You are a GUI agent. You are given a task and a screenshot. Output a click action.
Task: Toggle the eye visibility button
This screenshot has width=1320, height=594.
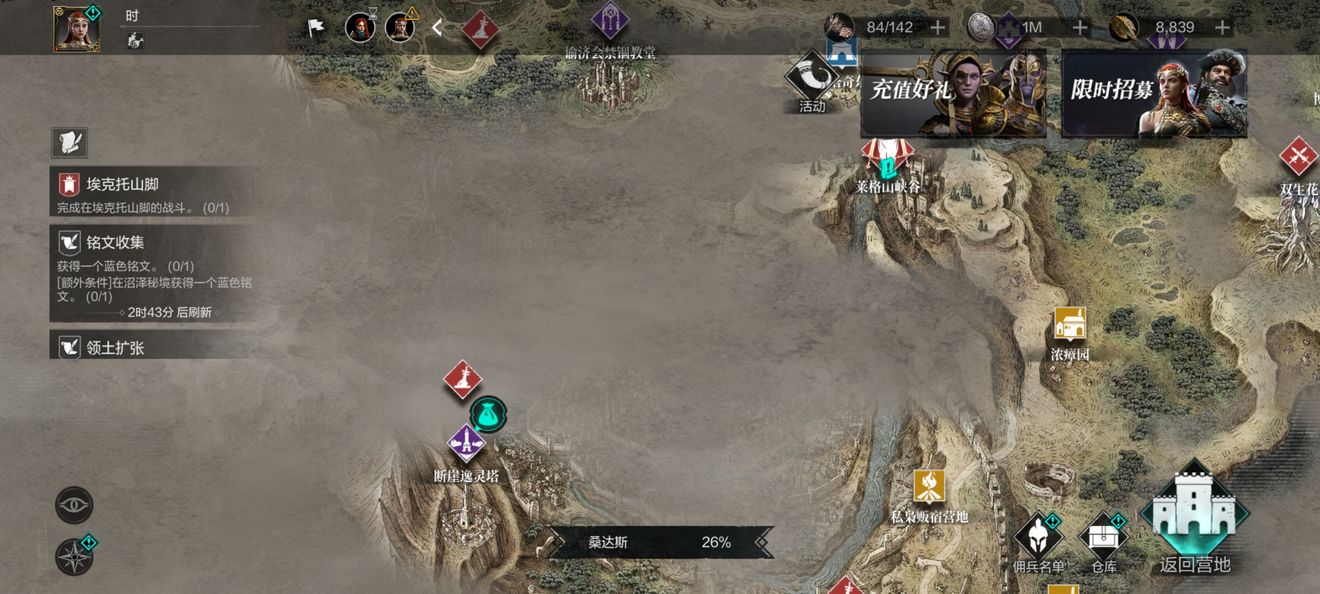(x=74, y=505)
